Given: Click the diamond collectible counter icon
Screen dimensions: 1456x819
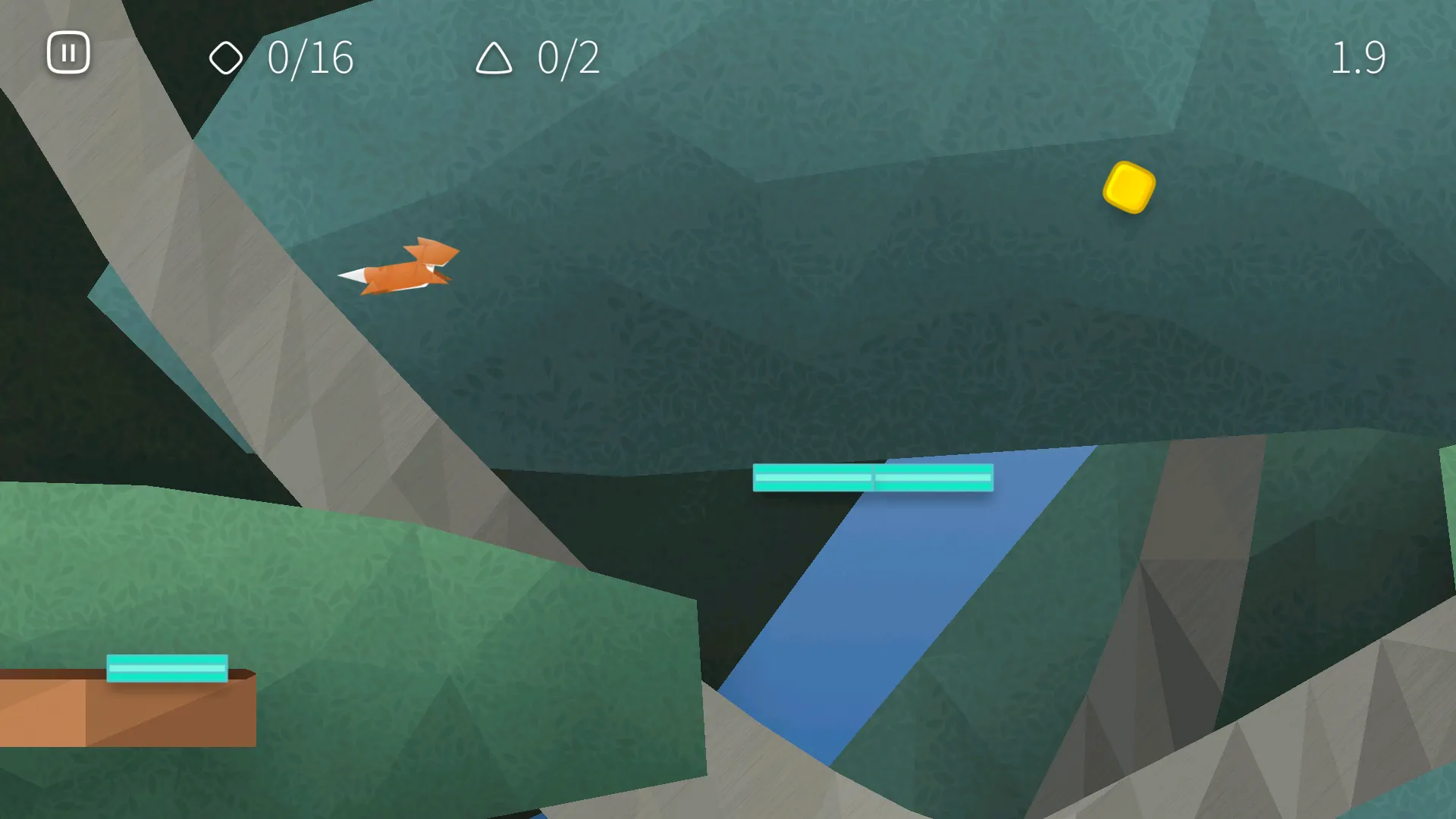Looking at the screenshot, I should [227, 57].
